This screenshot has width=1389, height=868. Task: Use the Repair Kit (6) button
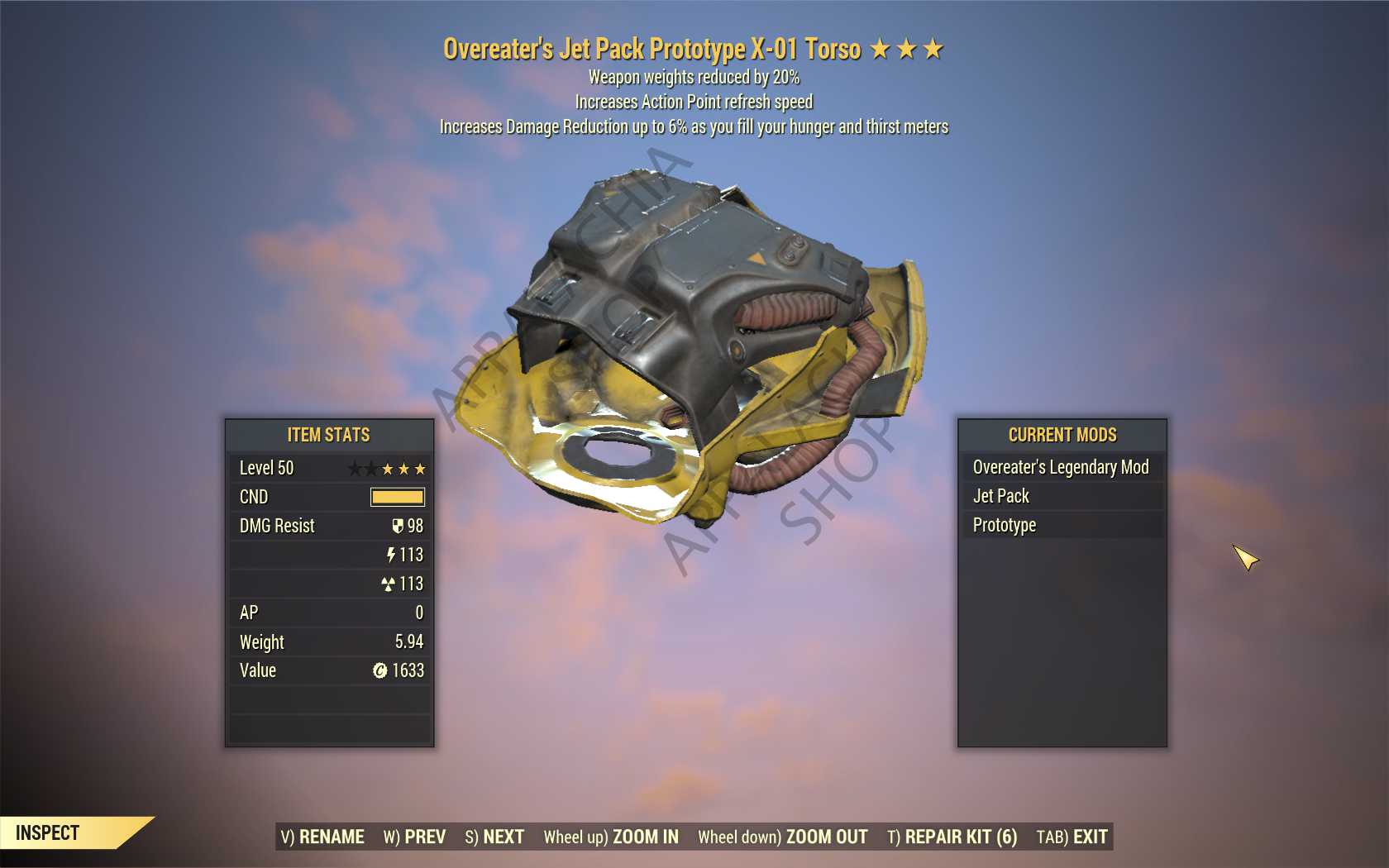(952, 837)
